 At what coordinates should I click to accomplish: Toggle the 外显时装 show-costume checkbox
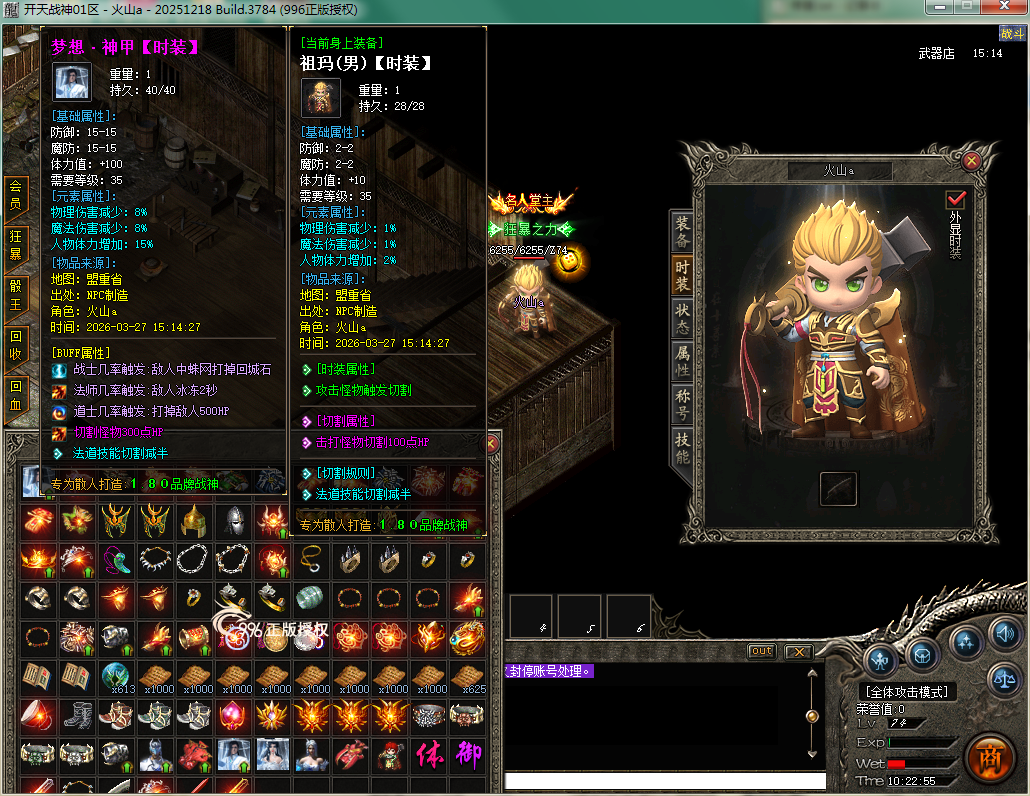(x=955, y=200)
